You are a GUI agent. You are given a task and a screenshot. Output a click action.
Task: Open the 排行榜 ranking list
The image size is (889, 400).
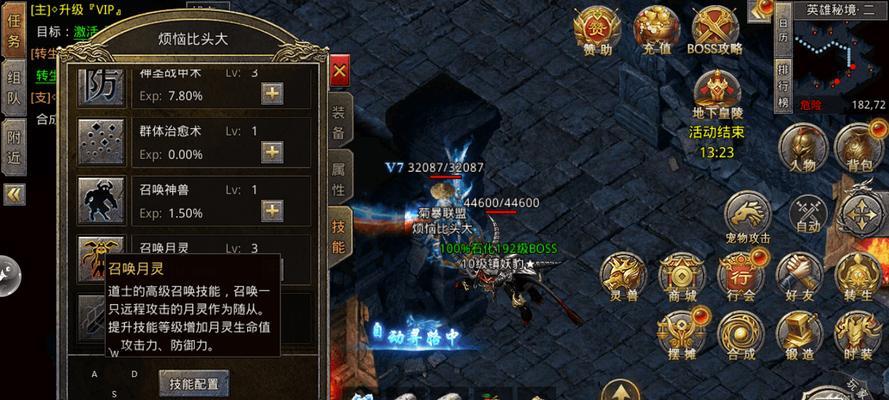pos(782,85)
